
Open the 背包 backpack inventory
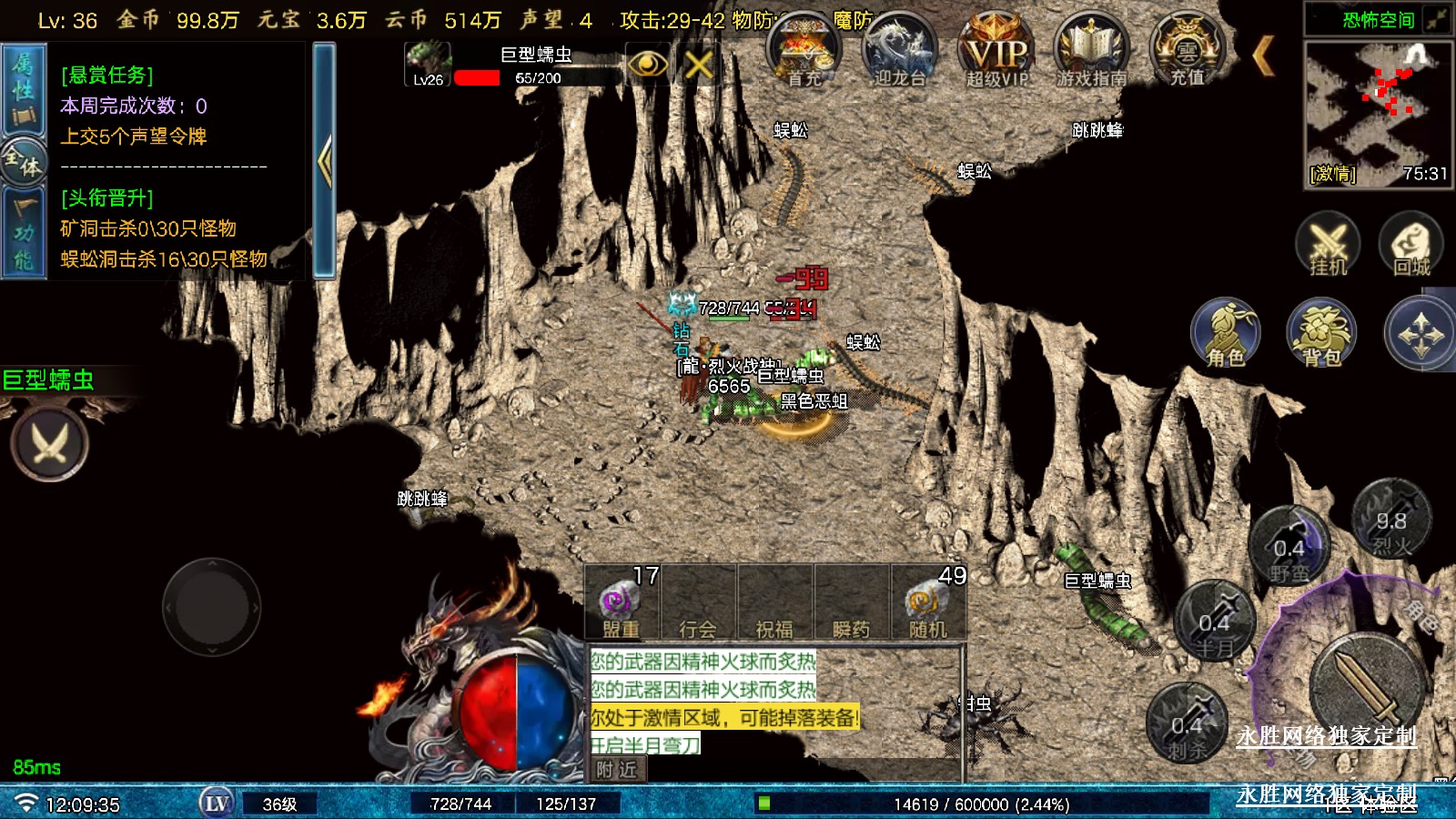click(1321, 333)
